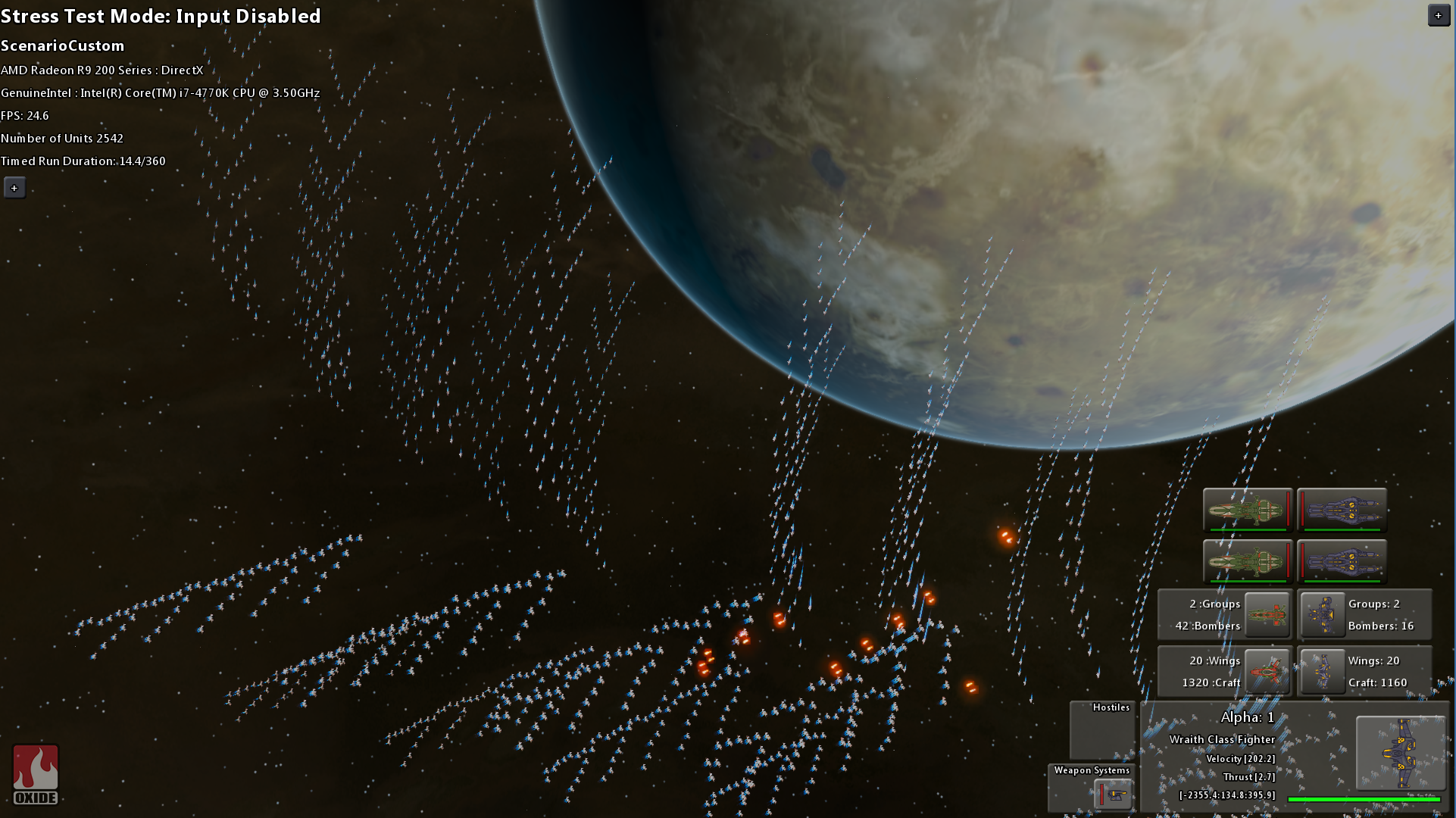Select the red fighter icon next to 1320 Craft
The image size is (1456, 818).
point(1267,671)
